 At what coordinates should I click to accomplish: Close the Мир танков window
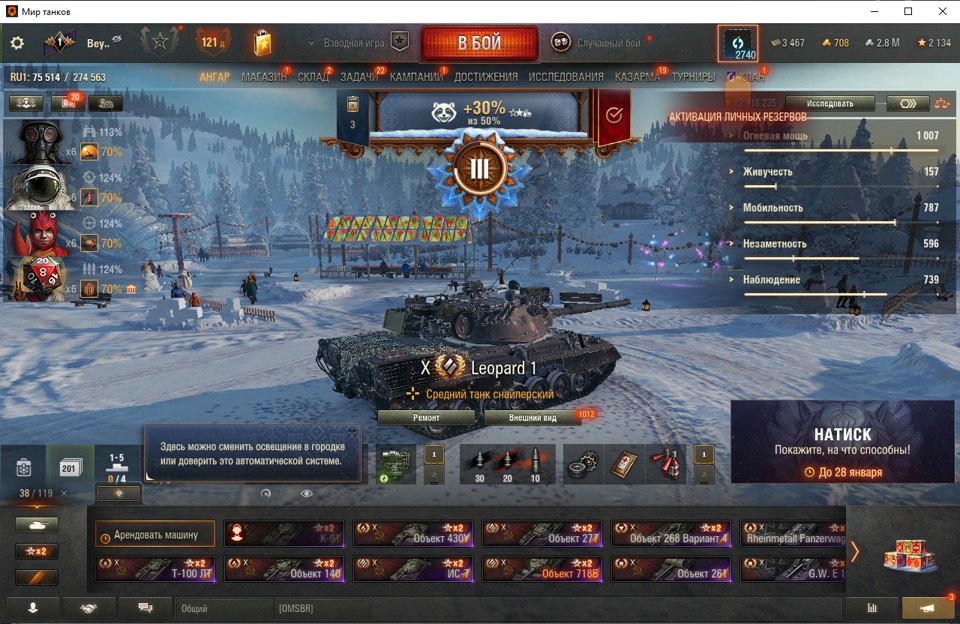pos(942,11)
